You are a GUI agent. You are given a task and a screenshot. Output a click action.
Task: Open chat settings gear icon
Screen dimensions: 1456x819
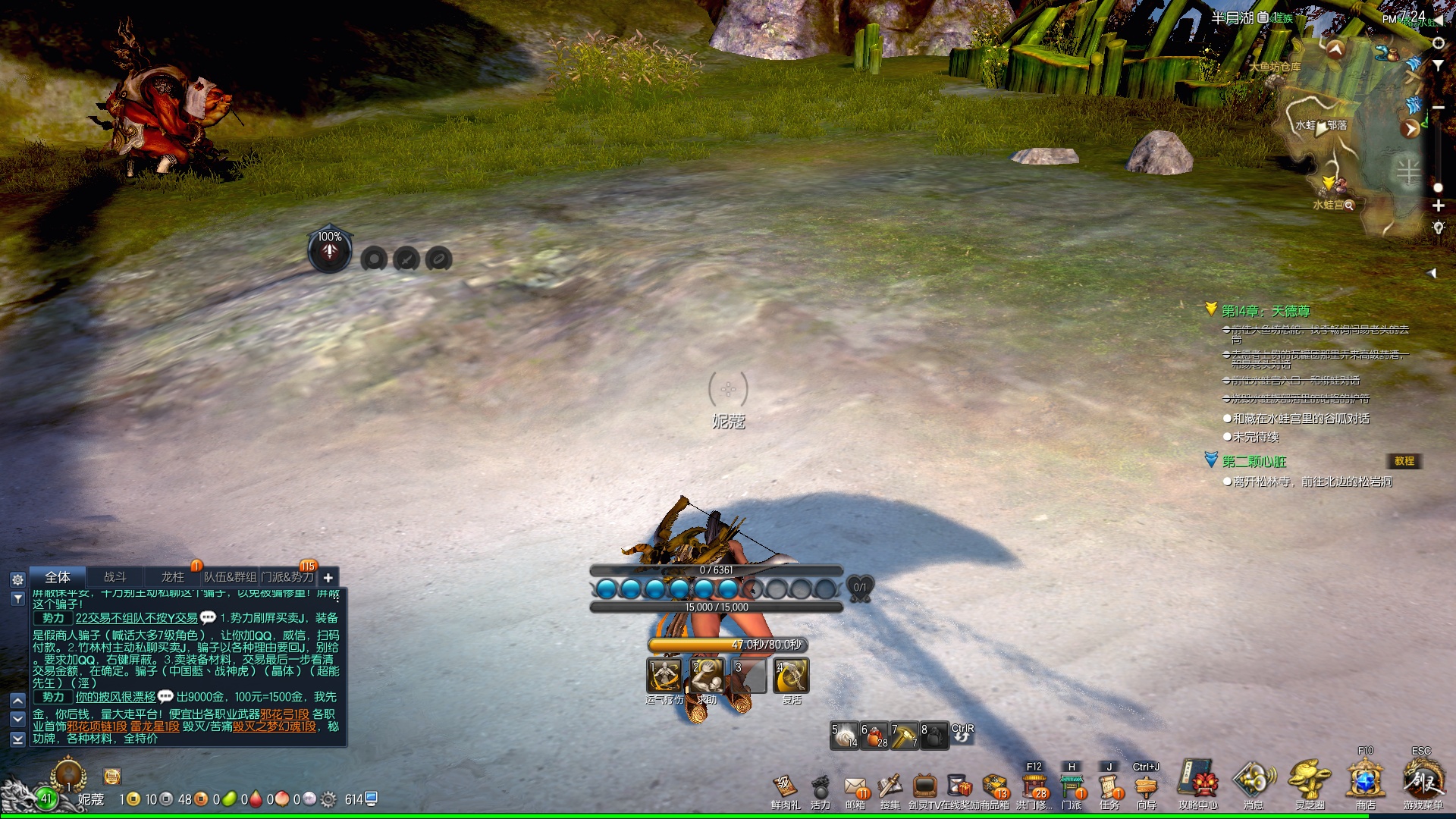pyautogui.click(x=17, y=579)
